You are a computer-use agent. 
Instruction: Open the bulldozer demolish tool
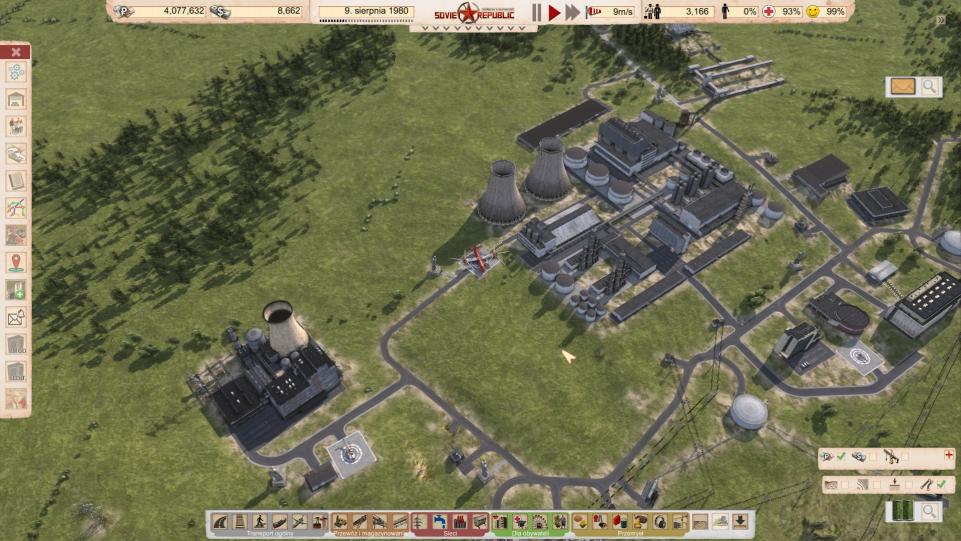[x=721, y=521]
